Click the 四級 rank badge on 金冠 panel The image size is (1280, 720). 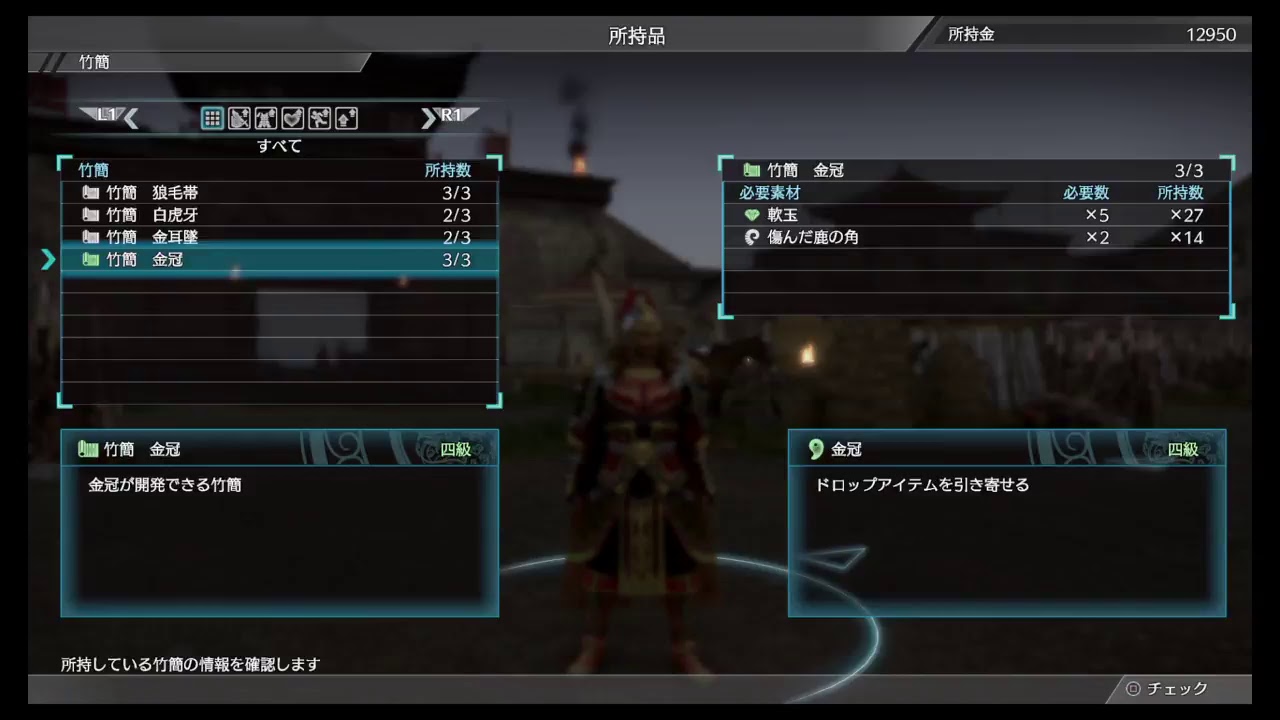(x=1184, y=450)
